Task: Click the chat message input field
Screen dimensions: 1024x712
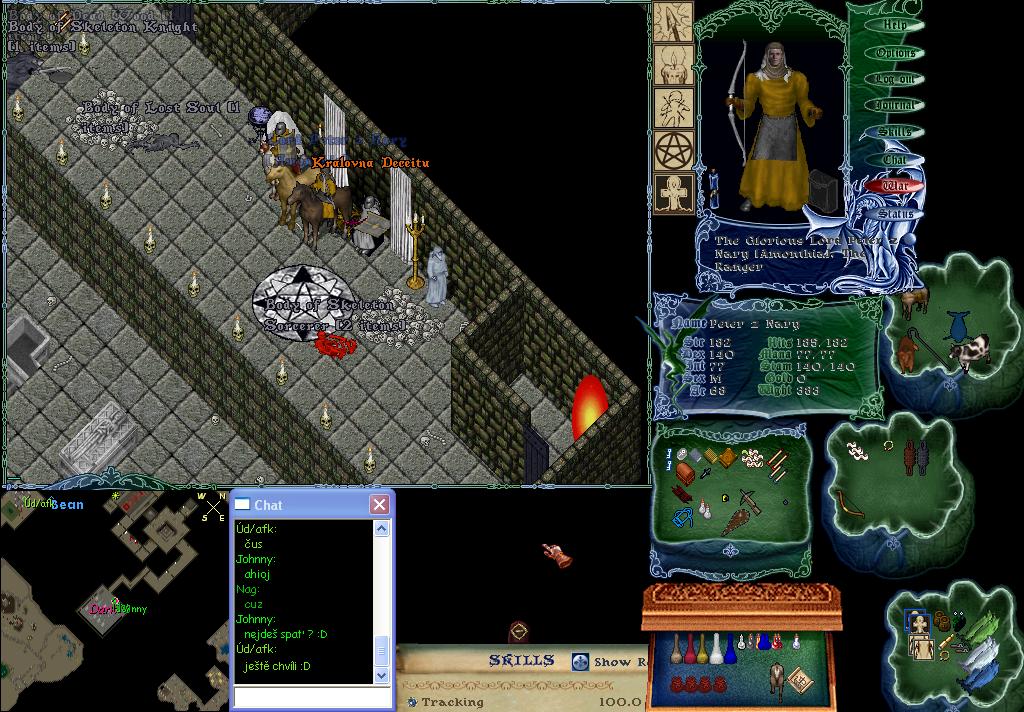Action: (x=310, y=697)
